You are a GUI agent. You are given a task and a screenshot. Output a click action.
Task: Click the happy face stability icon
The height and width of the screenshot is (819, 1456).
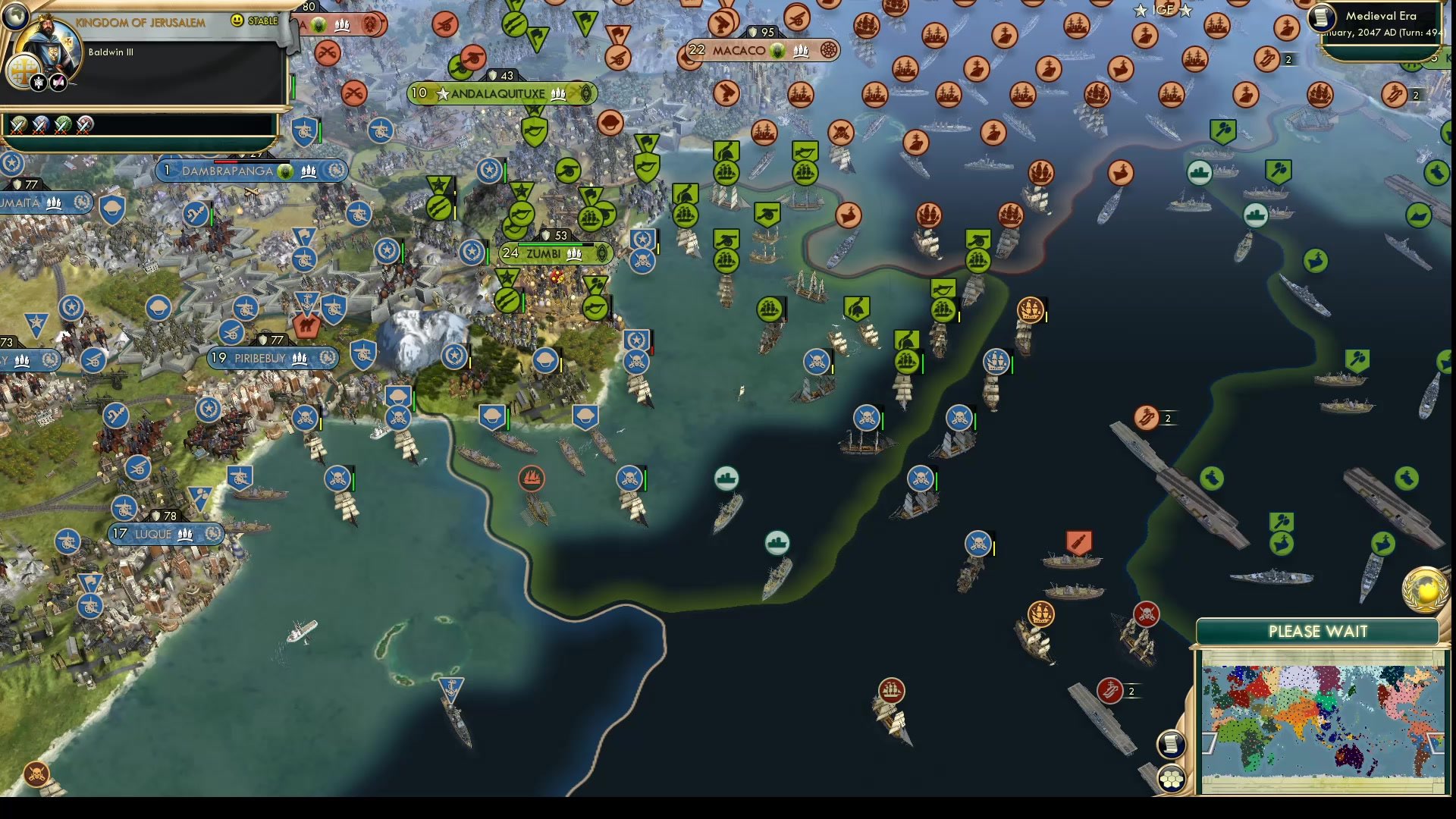[x=237, y=21]
